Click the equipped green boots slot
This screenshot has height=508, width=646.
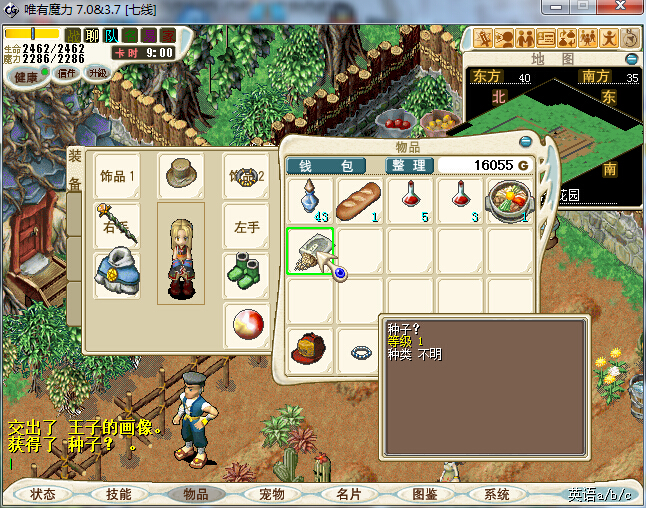pyautogui.click(x=246, y=272)
